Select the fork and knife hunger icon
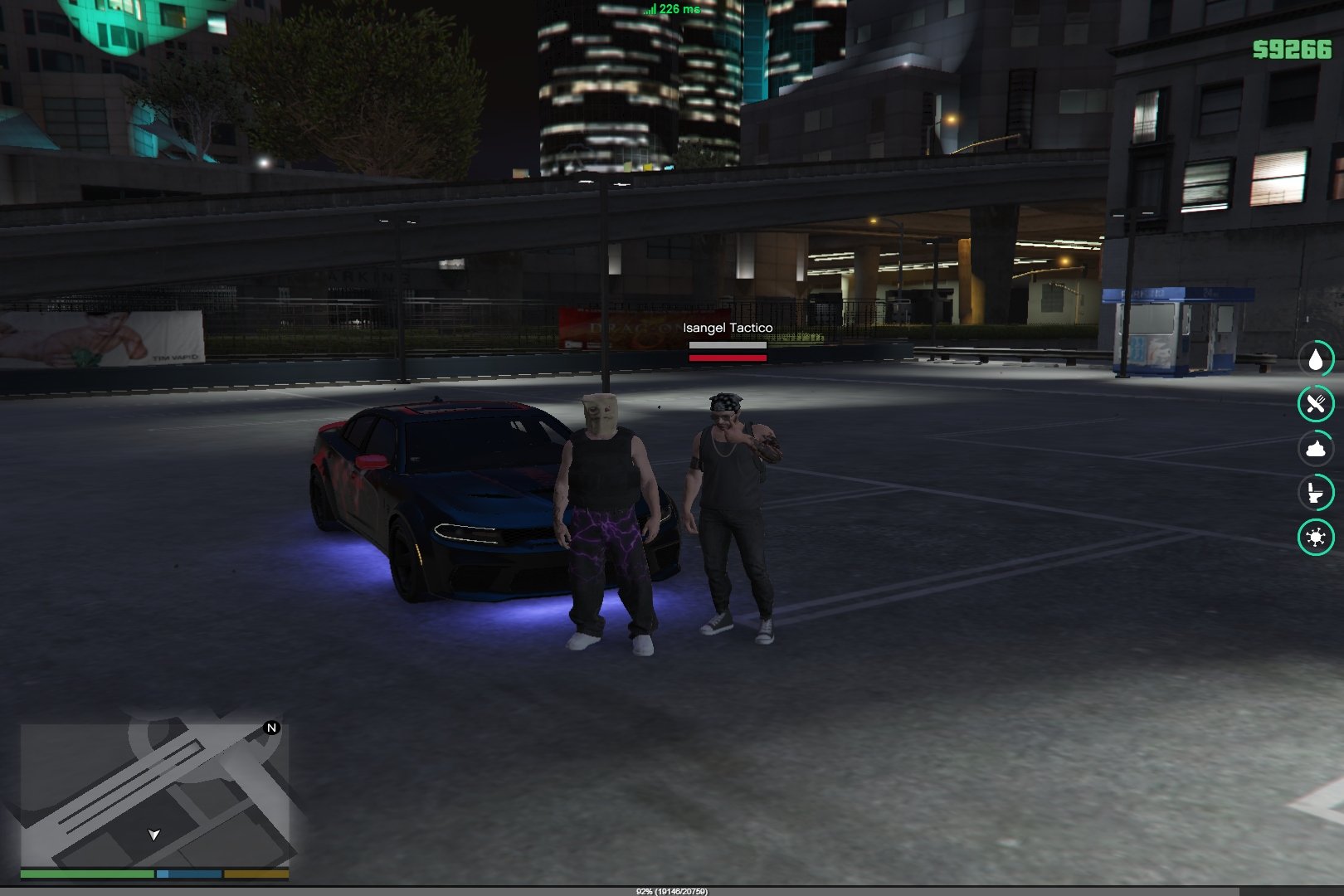 point(1315,404)
